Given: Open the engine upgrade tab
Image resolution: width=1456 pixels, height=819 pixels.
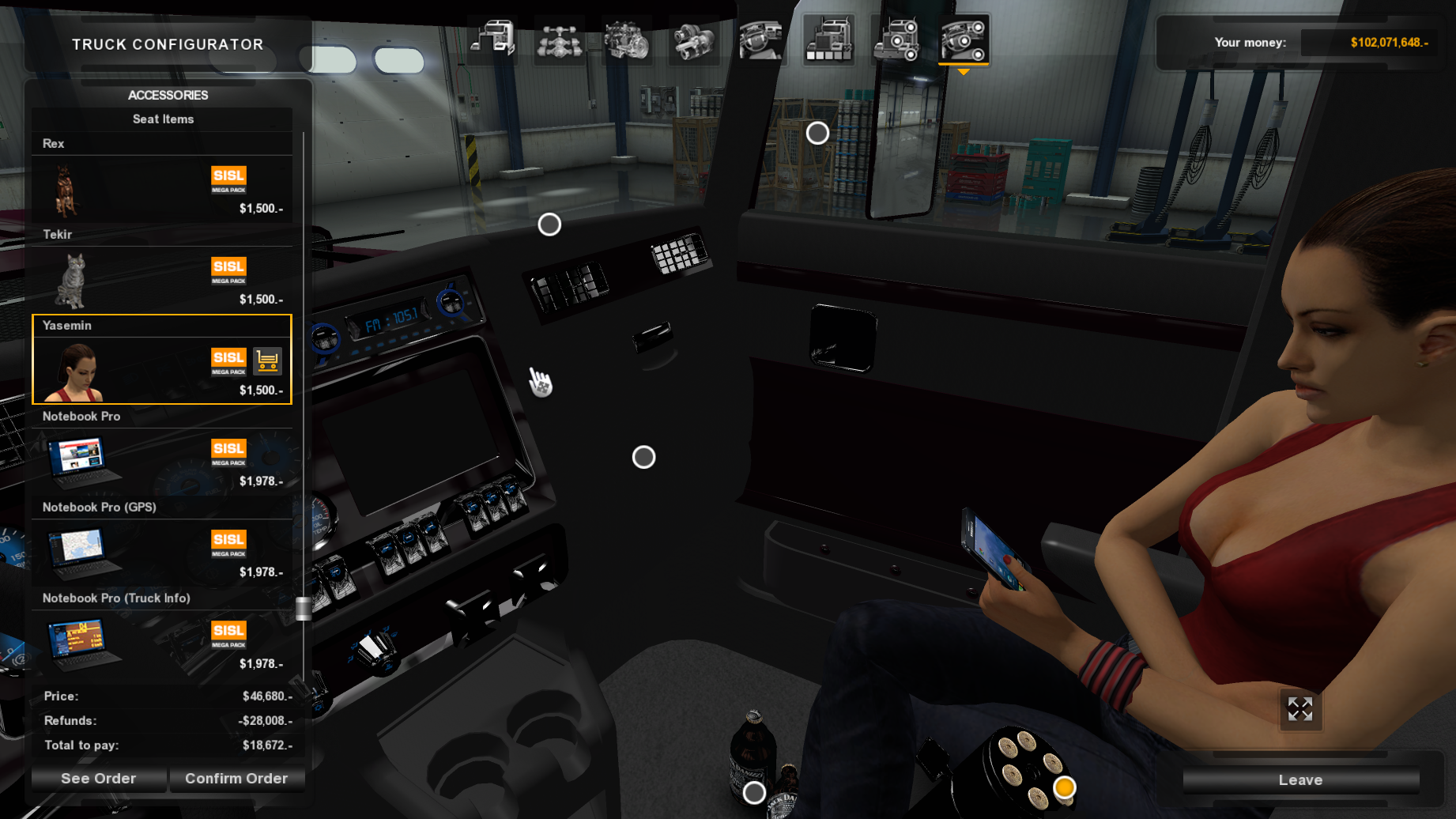Looking at the screenshot, I should coord(627,40).
